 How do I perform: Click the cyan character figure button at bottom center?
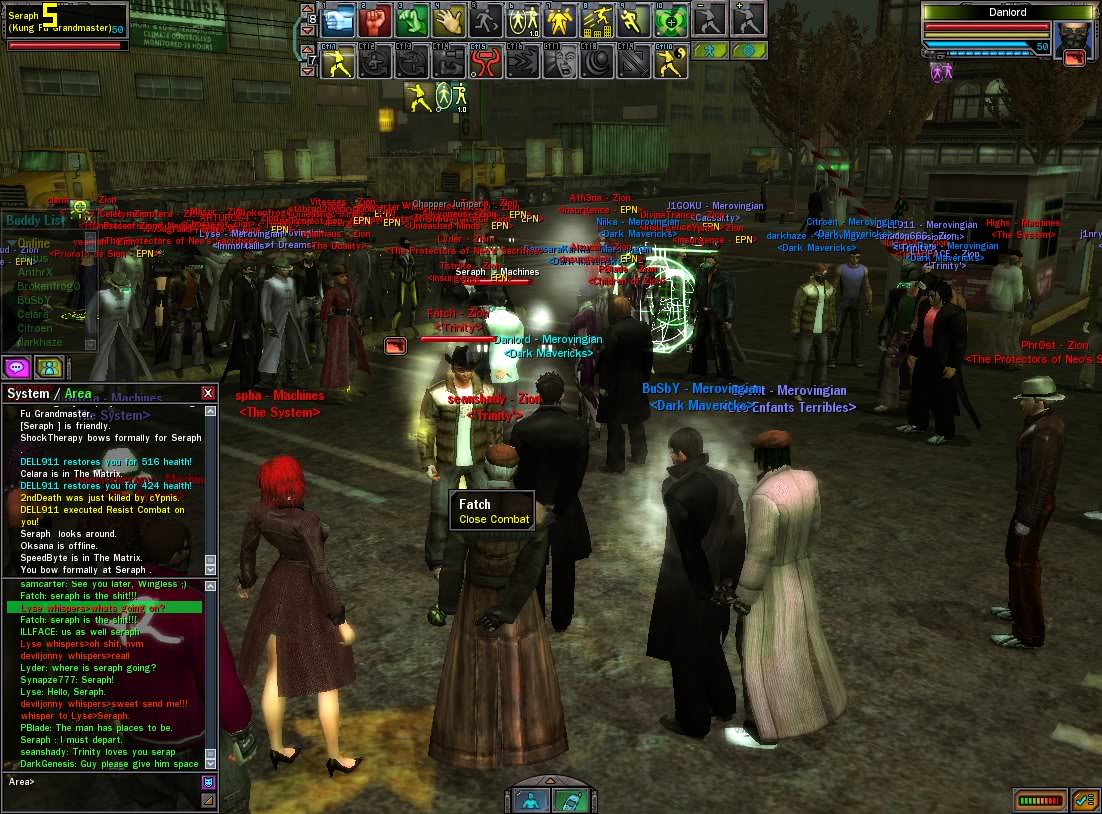[x=530, y=799]
